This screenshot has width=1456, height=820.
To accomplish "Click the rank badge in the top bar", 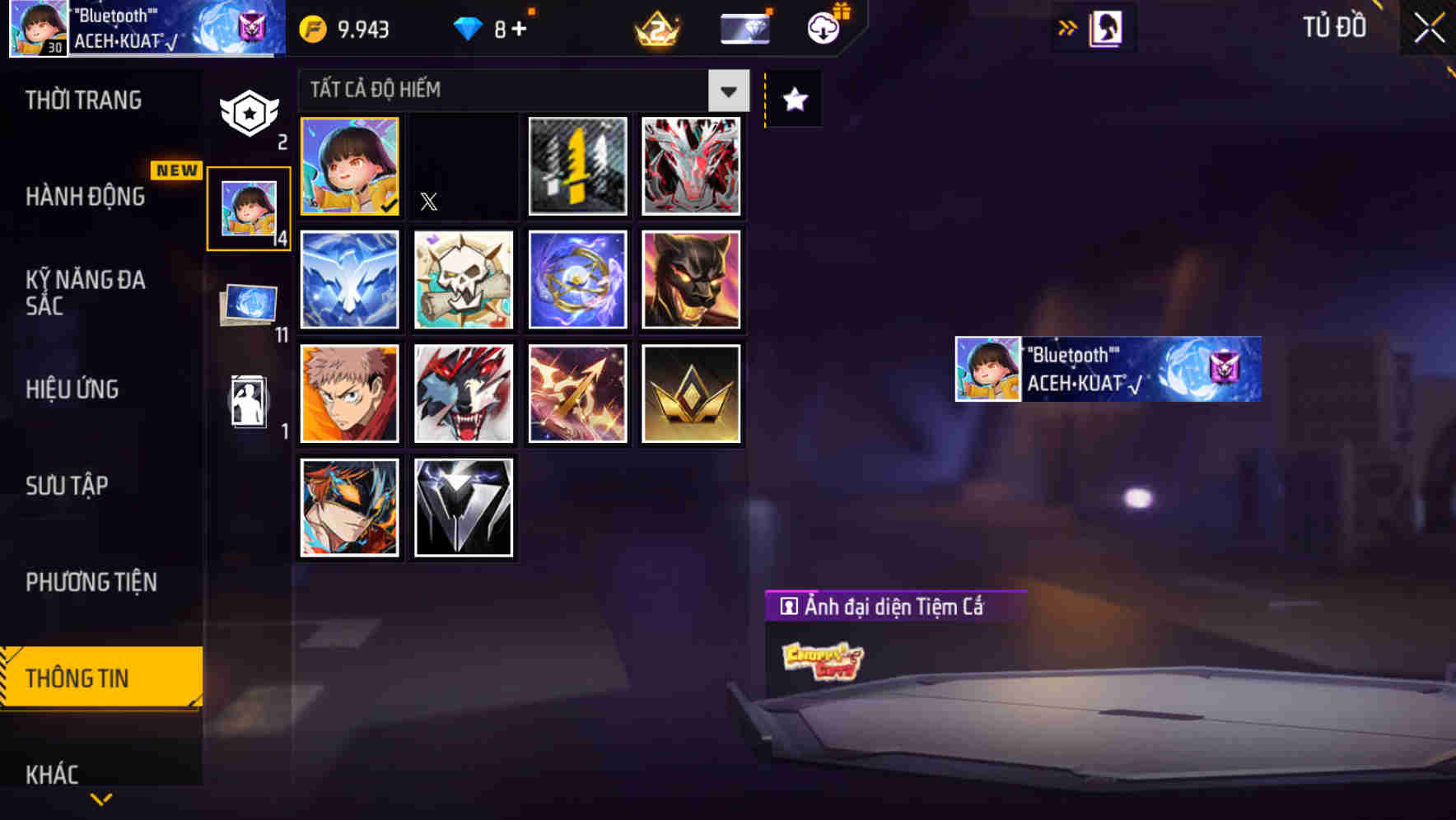I will [653, 29].
